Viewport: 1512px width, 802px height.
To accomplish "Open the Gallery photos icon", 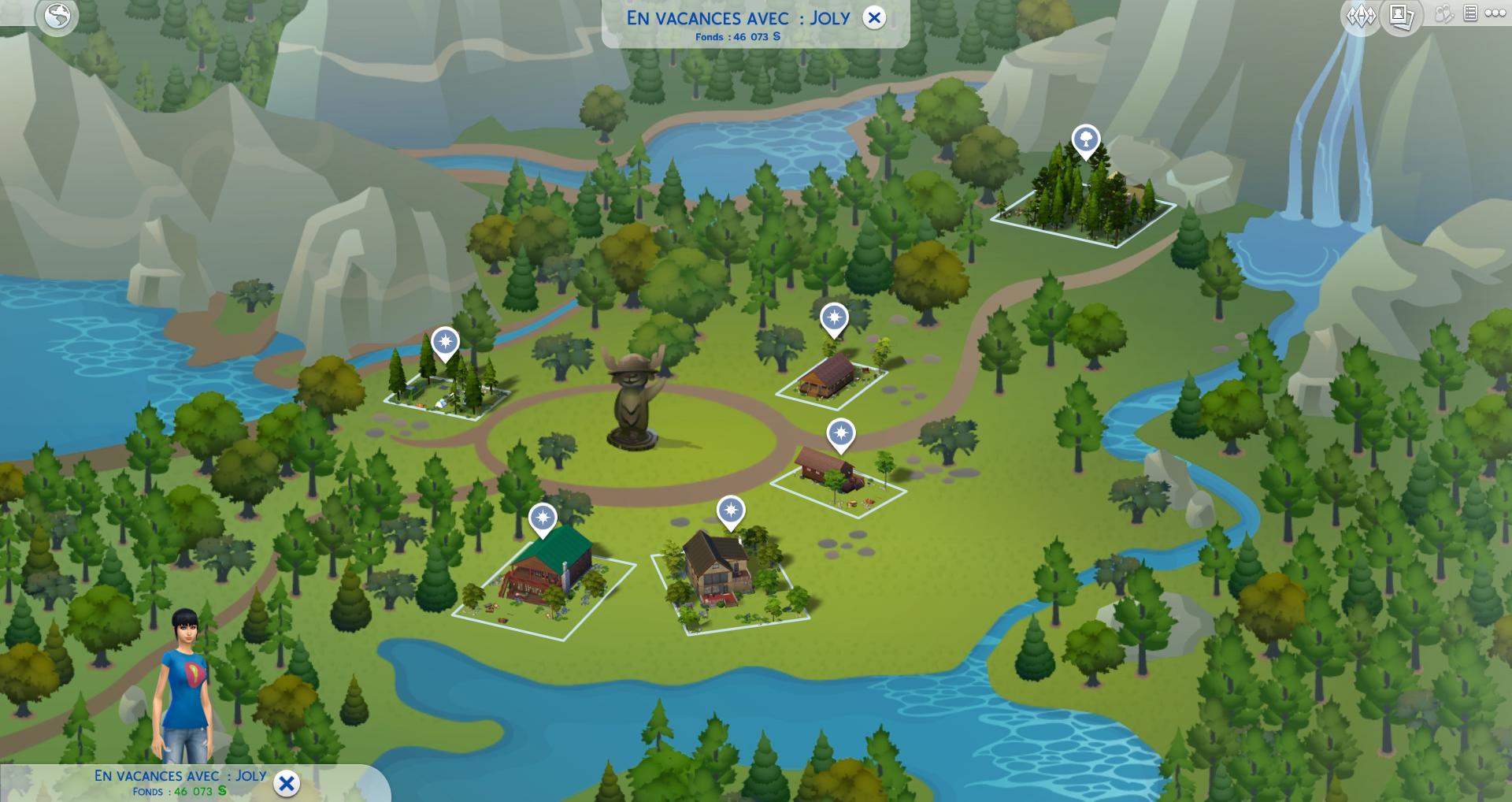I will coord(1401,16).
